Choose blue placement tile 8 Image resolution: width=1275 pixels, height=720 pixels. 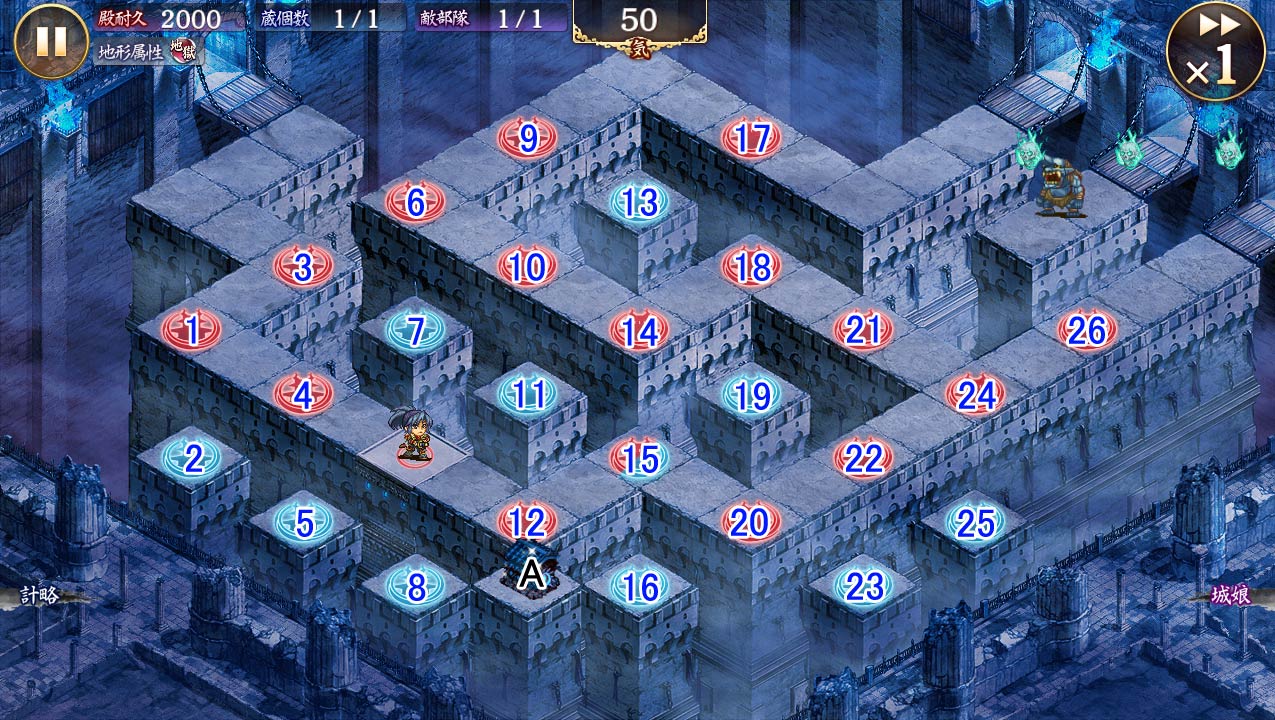click(x=416, y=587)
